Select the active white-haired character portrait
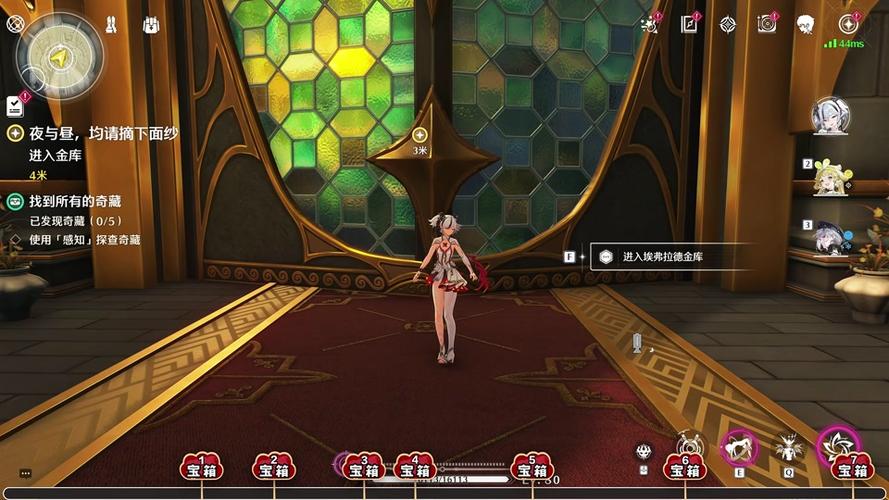Image resolution: width=889 pixels, height=500 pixels. pos(830,116)
